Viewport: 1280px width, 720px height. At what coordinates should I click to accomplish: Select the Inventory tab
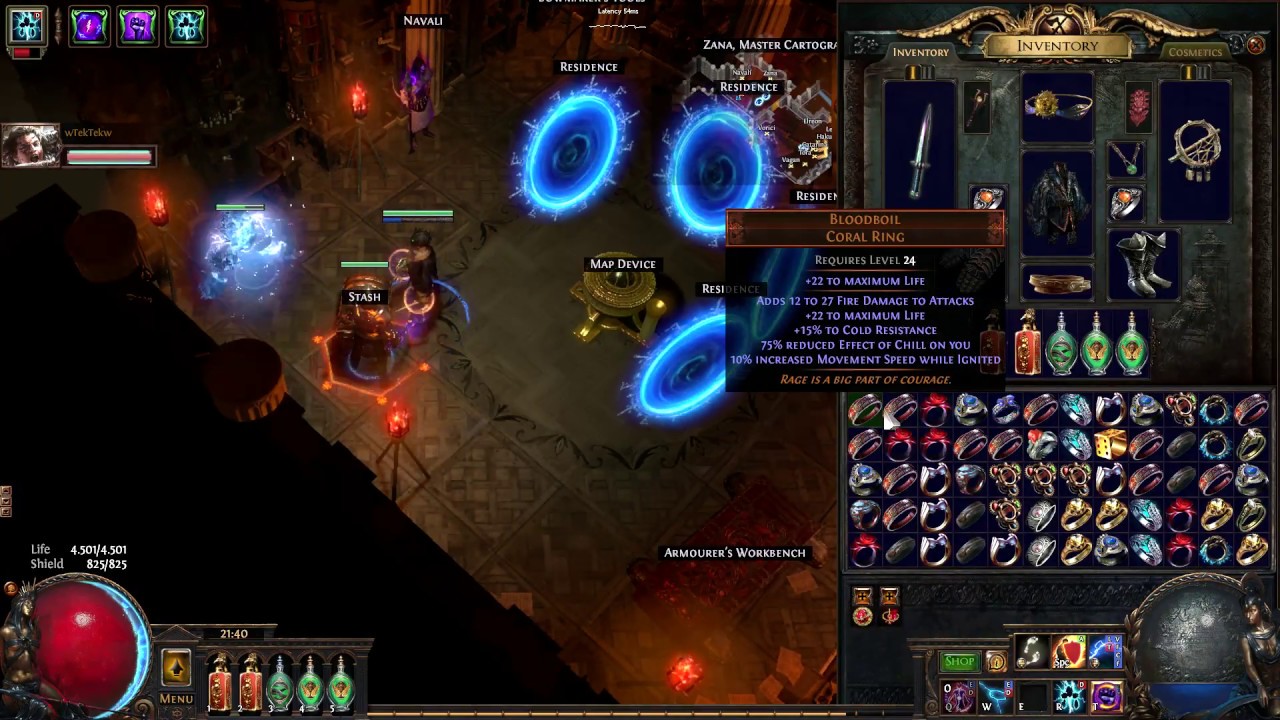920,52
